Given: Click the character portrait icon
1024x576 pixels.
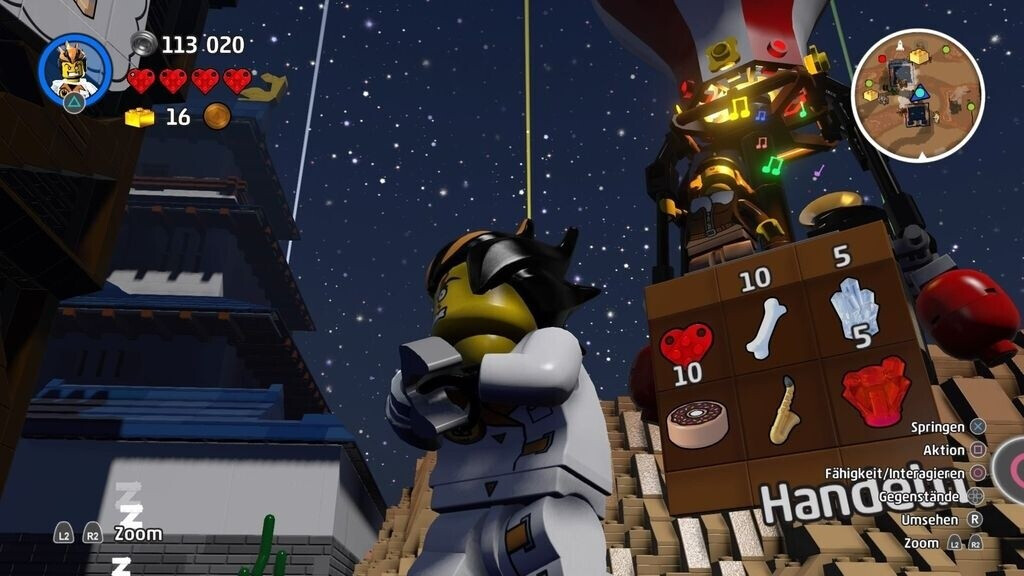Looking at the screenshot, I should click(75, 69).
